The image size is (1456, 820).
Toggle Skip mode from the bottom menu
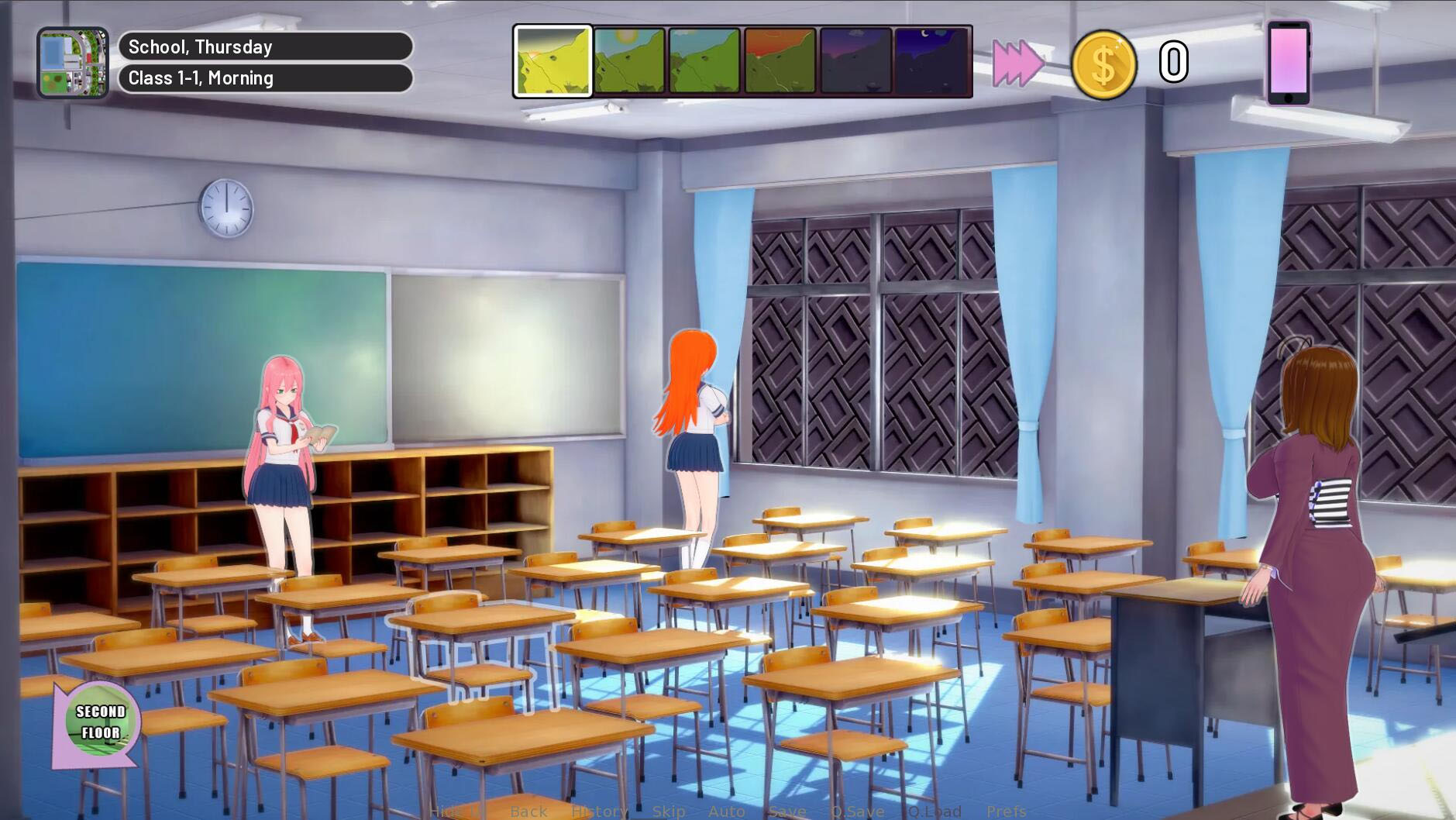pyautogui.click(x=668, y=811)
